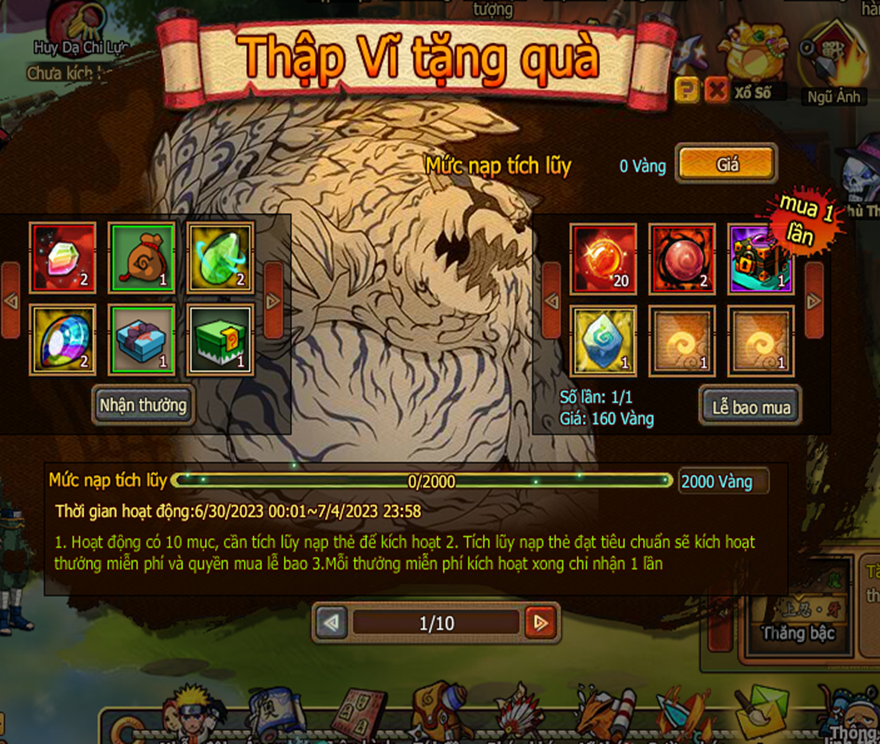This screenshot has width=880, height=744.
Task: Close the Thập Vĩ tặng quà window
Action: coord(716,91)
